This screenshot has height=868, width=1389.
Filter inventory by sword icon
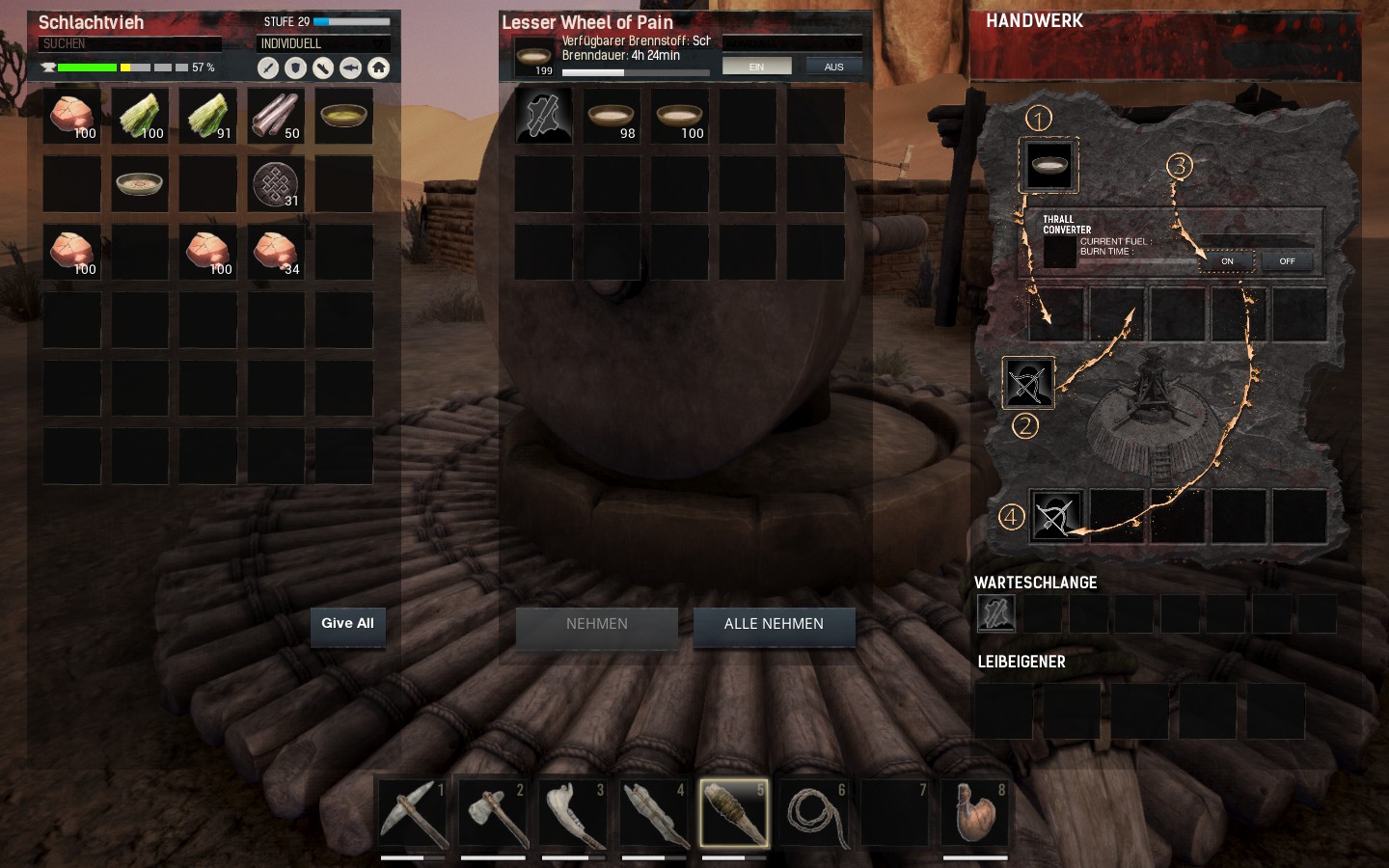pyautogui.click(x=268, y=68)
